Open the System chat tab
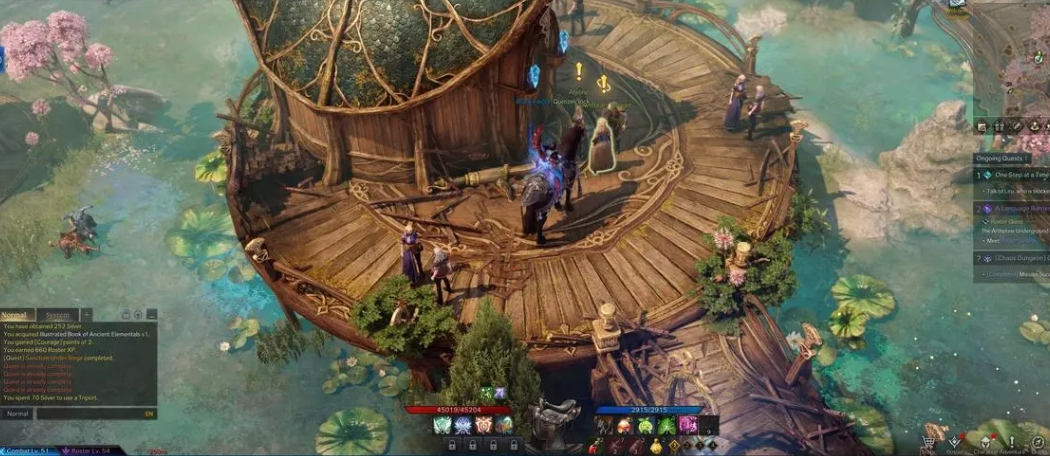The width and height of the screenshot is (1050, 456). pos(58,315)
